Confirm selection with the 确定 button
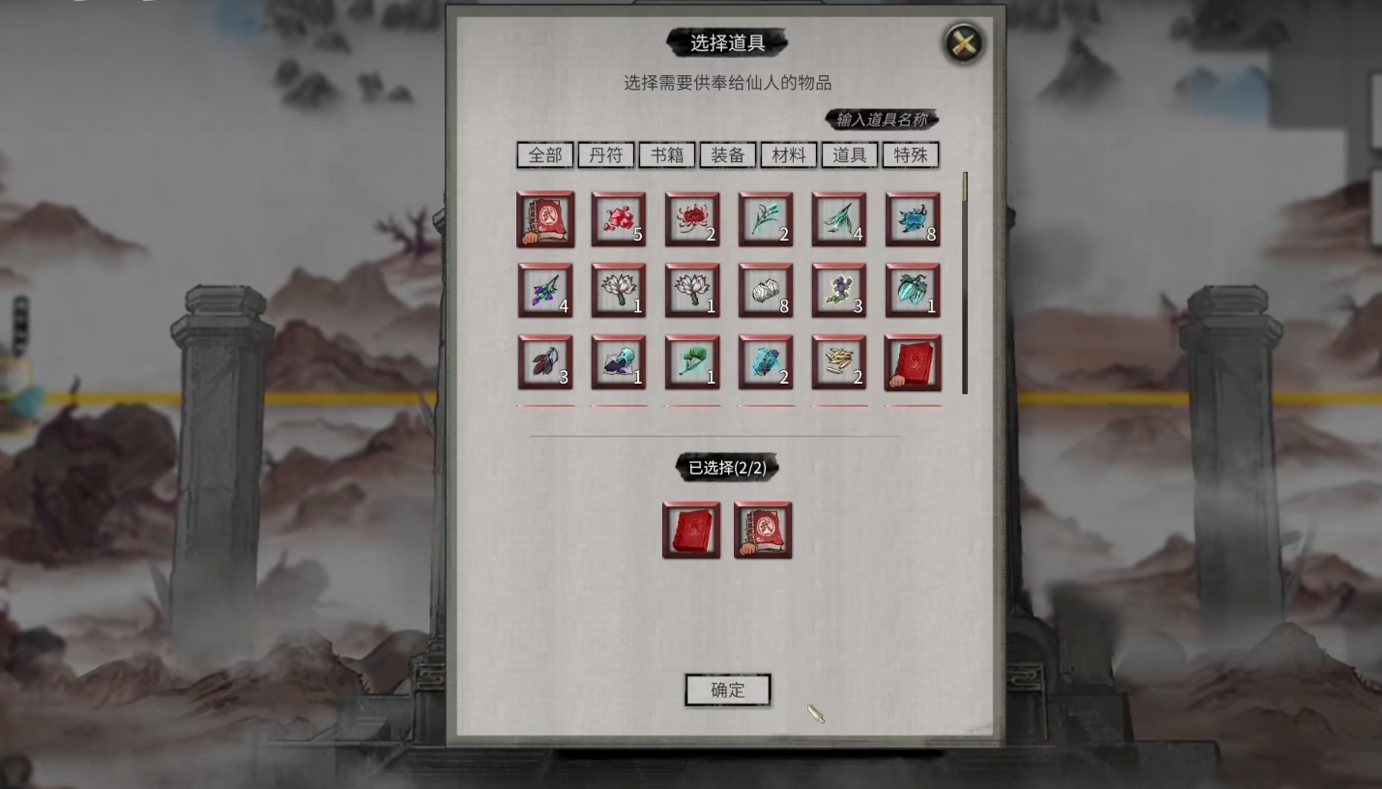 point(727,689)
